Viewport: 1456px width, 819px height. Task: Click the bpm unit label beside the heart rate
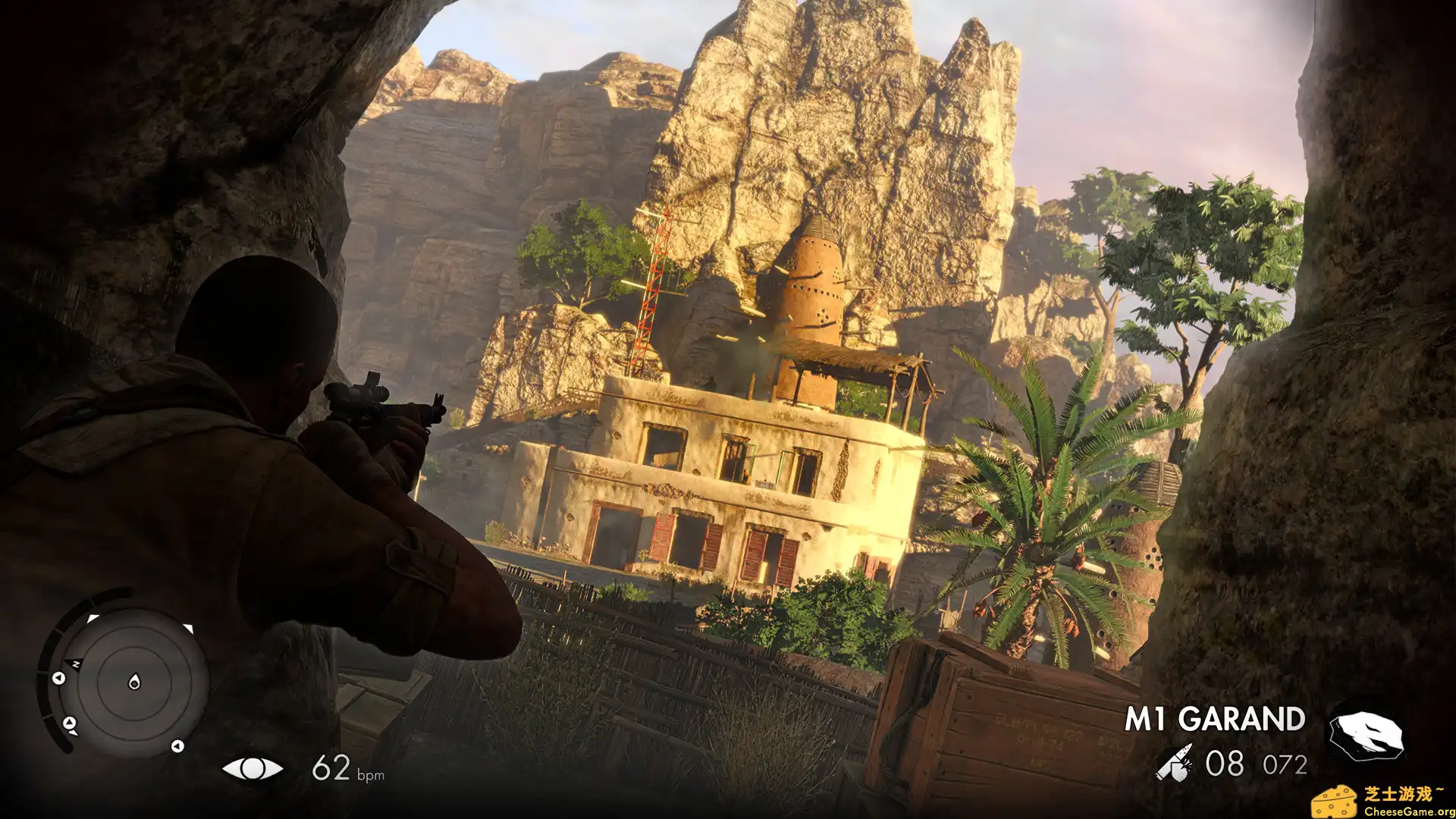[x=371, y=775]
